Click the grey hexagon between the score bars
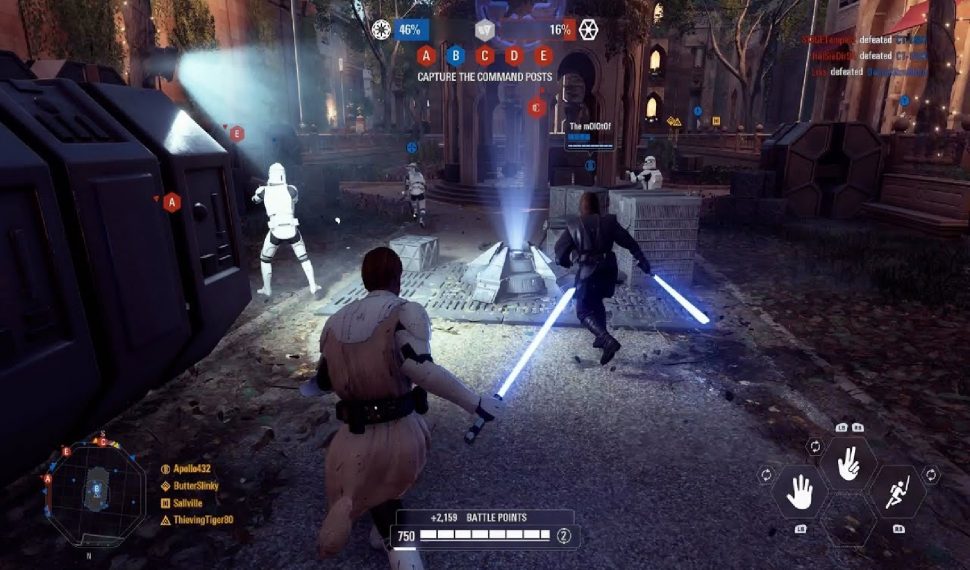The width and height of the screenshot is (970, 570). (x=484, y=29)
